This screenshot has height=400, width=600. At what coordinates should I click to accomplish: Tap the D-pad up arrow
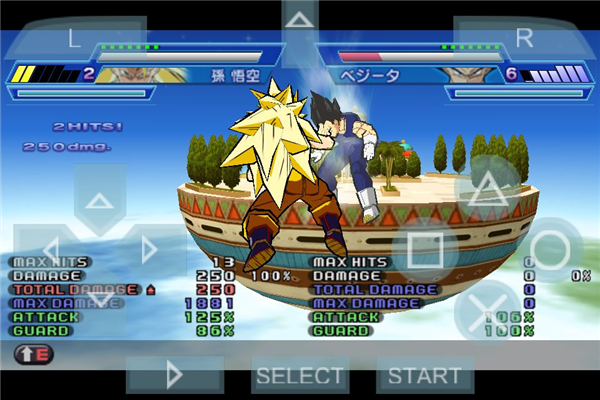[99, 201]
